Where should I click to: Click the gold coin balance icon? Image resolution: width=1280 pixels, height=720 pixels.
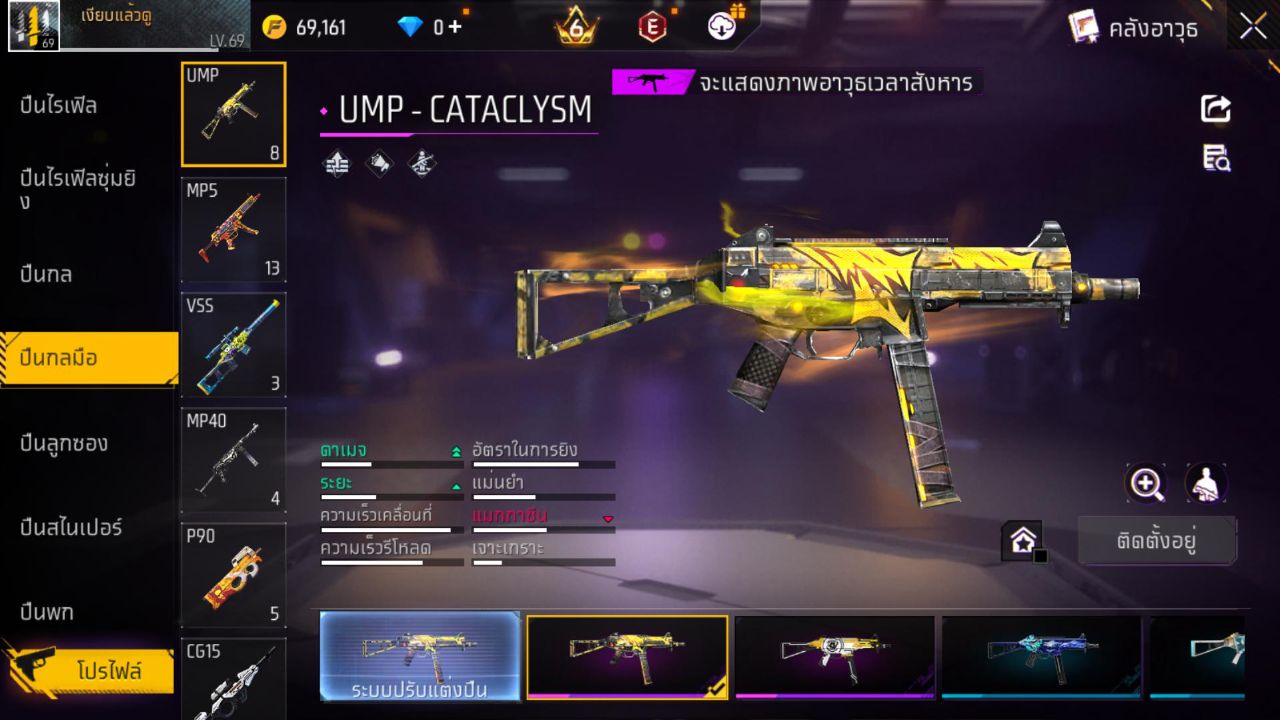click(x=277, y=27)
